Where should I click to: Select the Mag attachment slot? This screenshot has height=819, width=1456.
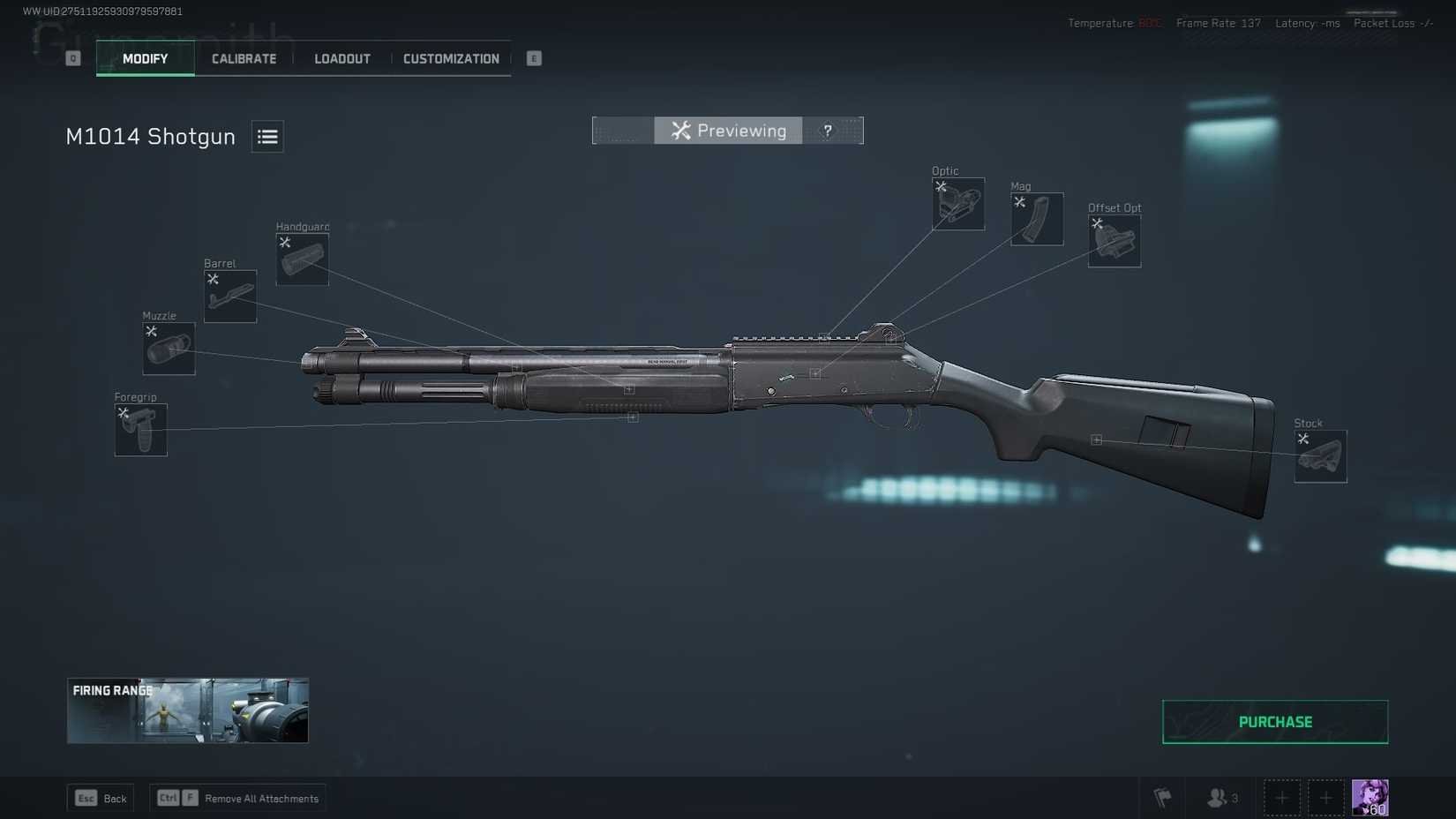[x=1036, y=219]
